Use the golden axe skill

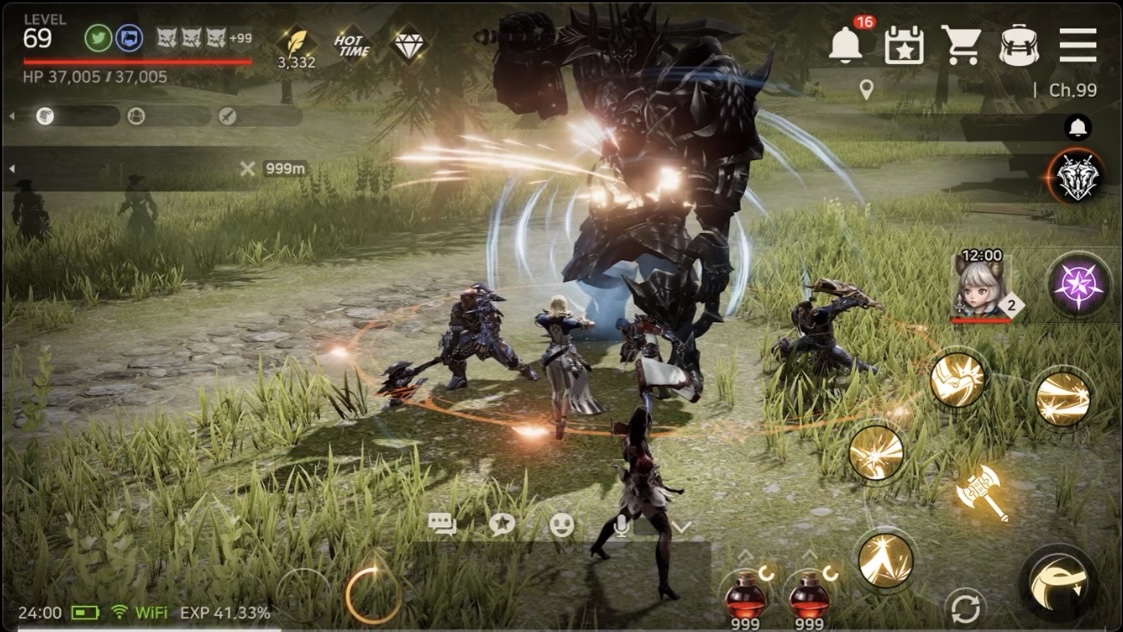(981, 492)
